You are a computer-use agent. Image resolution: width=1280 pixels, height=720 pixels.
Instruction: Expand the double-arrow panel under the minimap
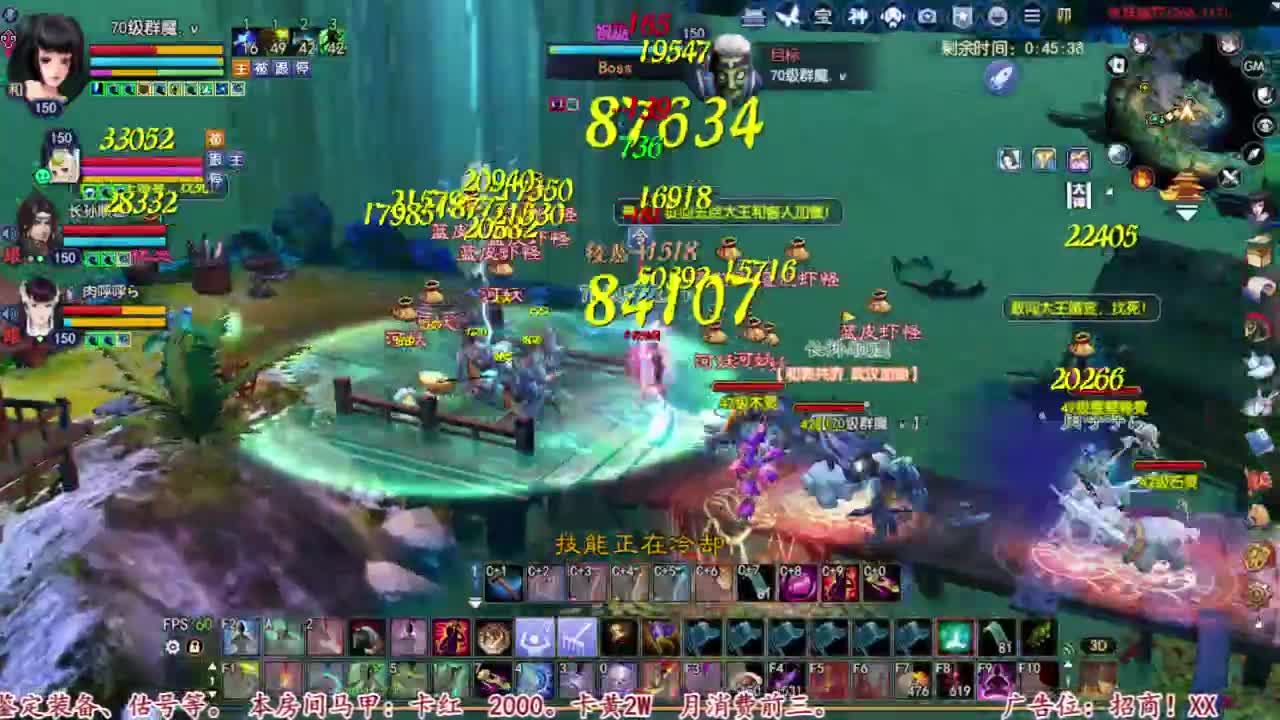click(x=1186, y=210)
